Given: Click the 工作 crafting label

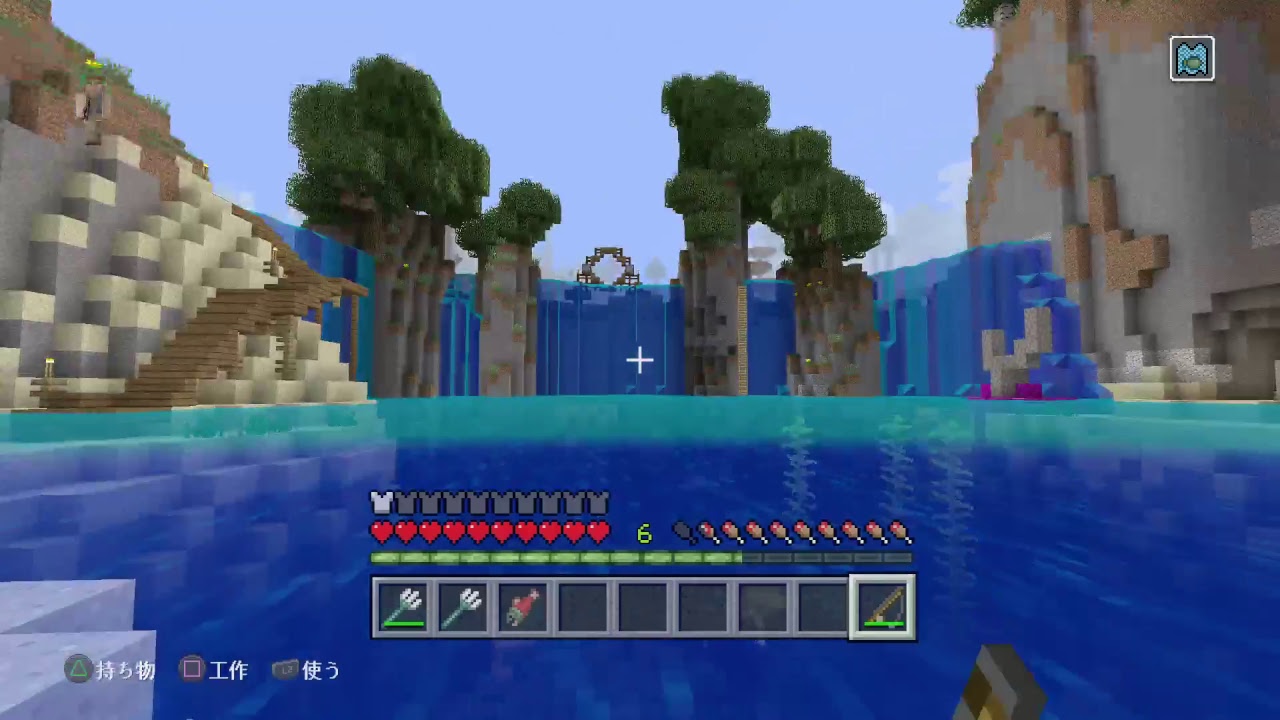Looking at the screenshot, I should click(x=228, y=671).
